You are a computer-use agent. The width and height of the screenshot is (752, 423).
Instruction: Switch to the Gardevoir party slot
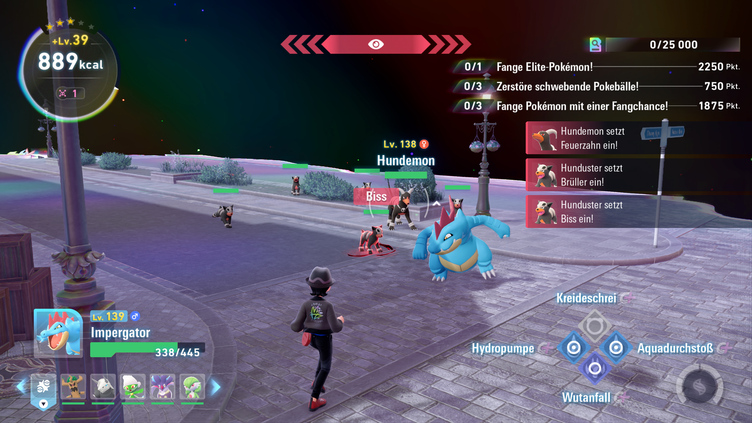click(191, 388)
